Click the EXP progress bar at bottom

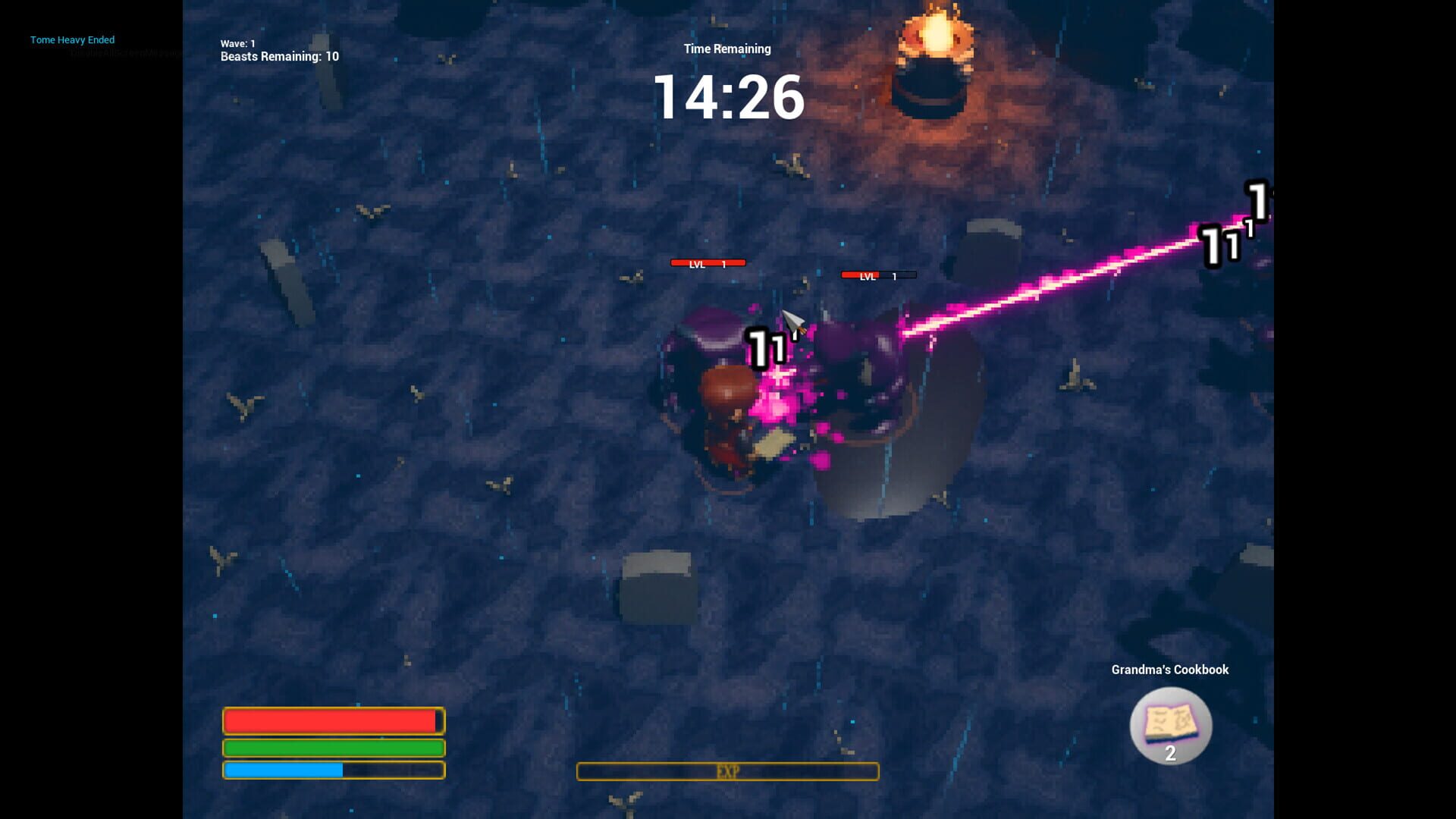[727, 771]
